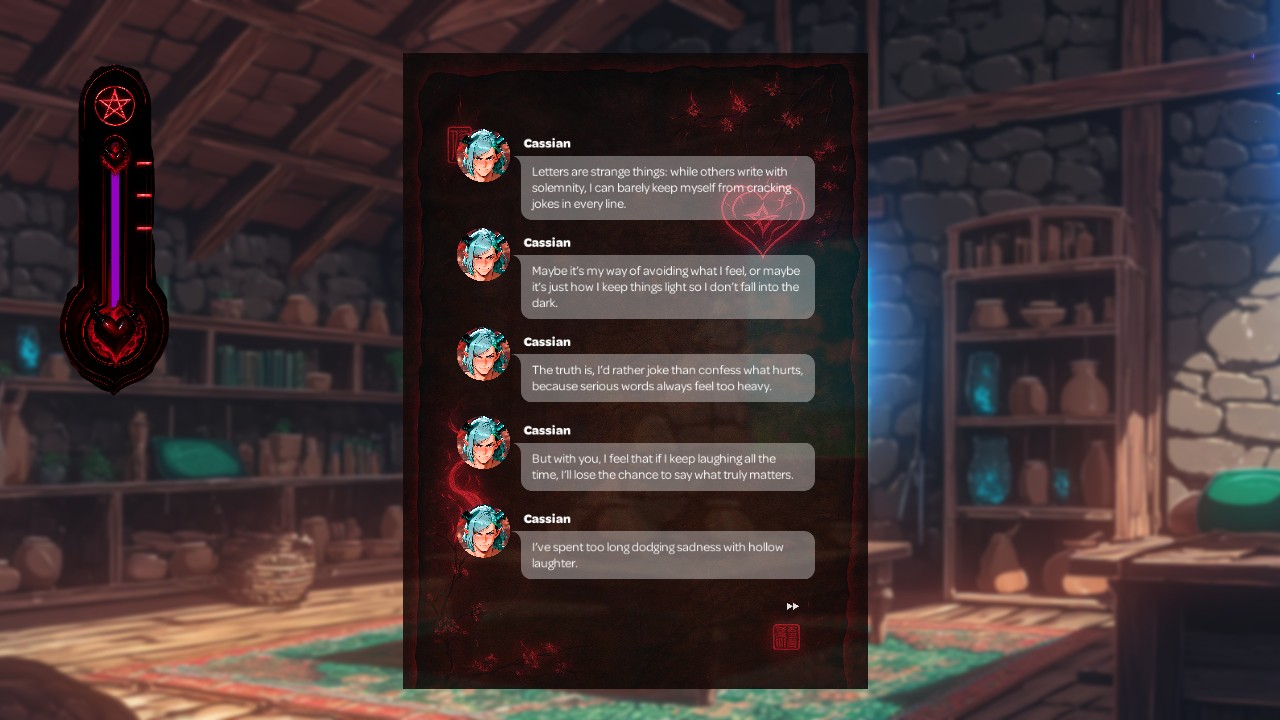Select the Cassian name label on the third message
1280x720 pixels.
pos(547,341)
